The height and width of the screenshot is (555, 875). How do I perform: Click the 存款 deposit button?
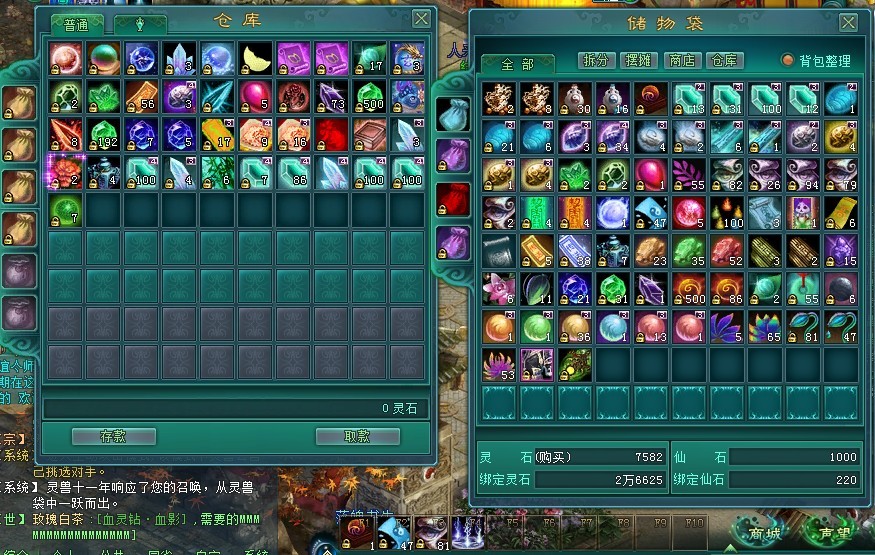coord(114,436)
